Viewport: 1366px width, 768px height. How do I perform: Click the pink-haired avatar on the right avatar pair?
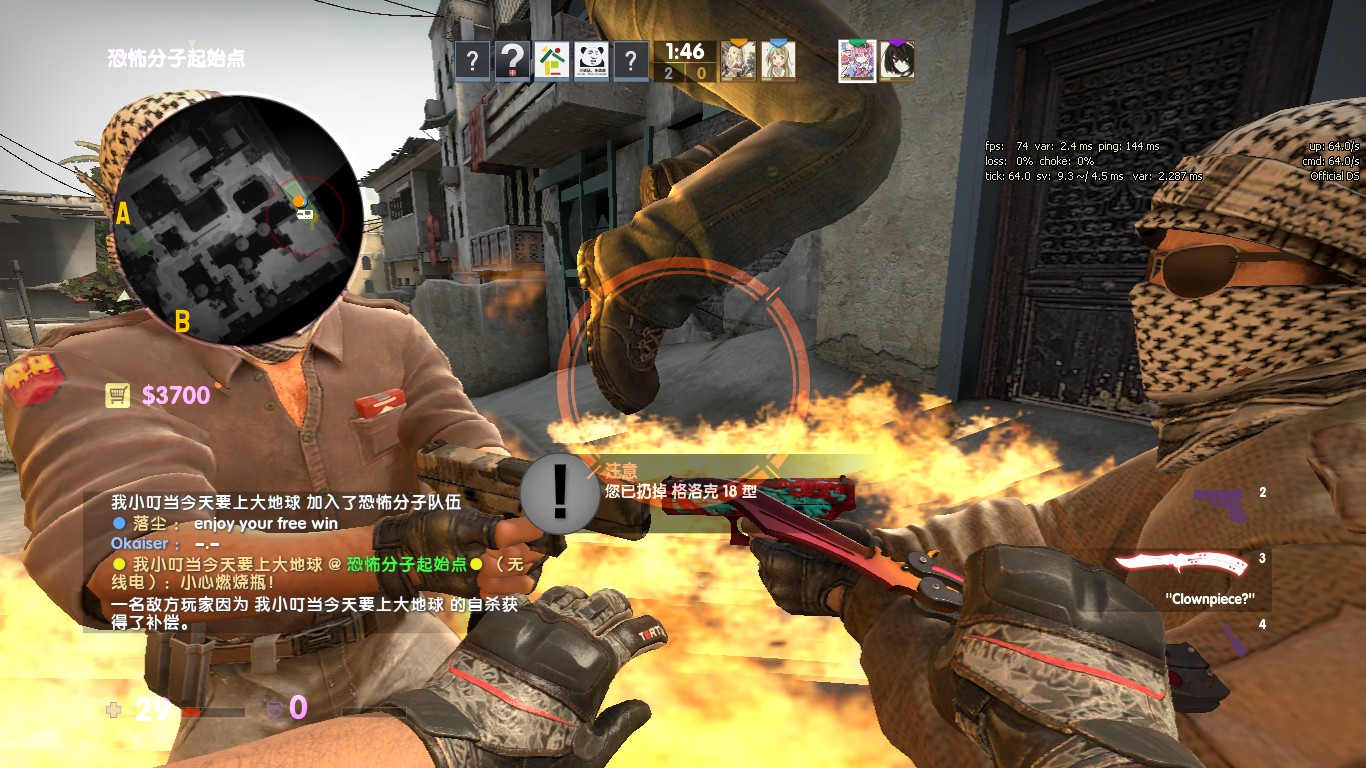(x=857, y=60)
